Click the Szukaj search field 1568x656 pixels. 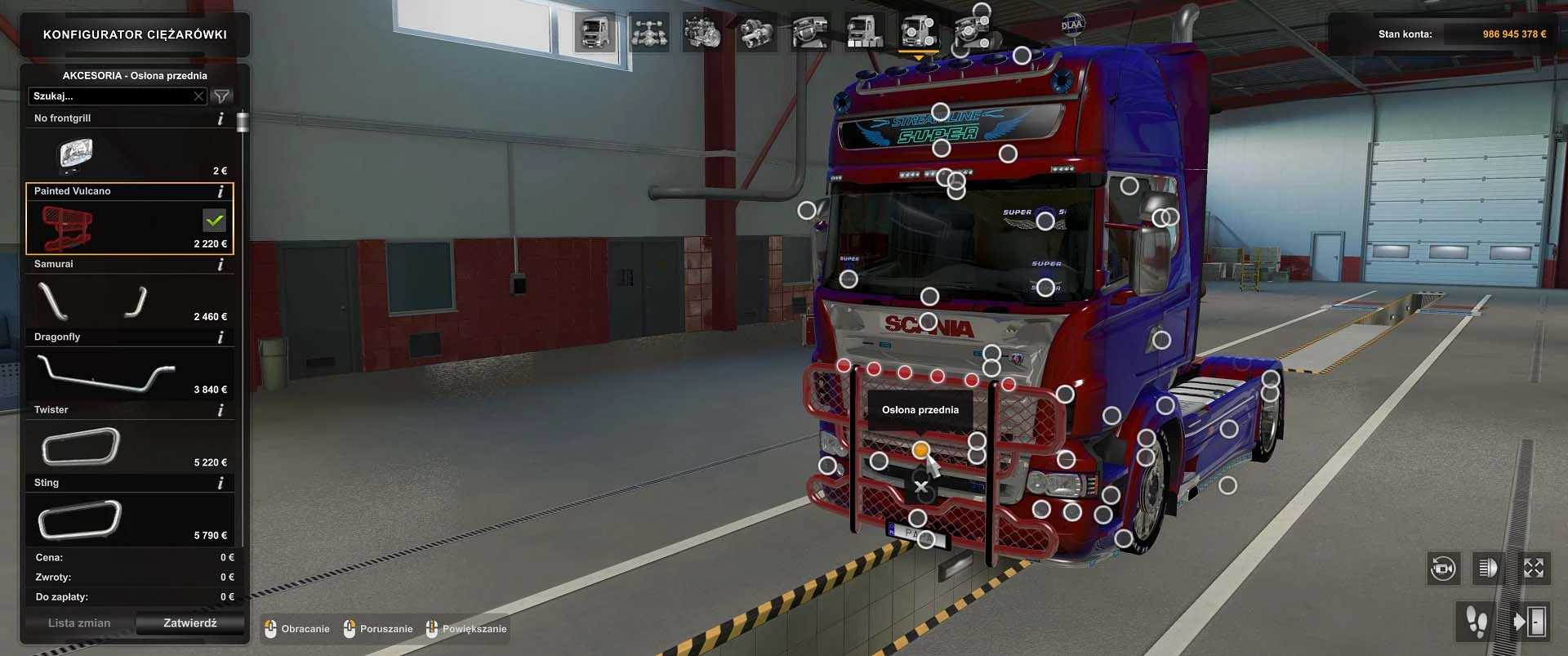point(110,96)
